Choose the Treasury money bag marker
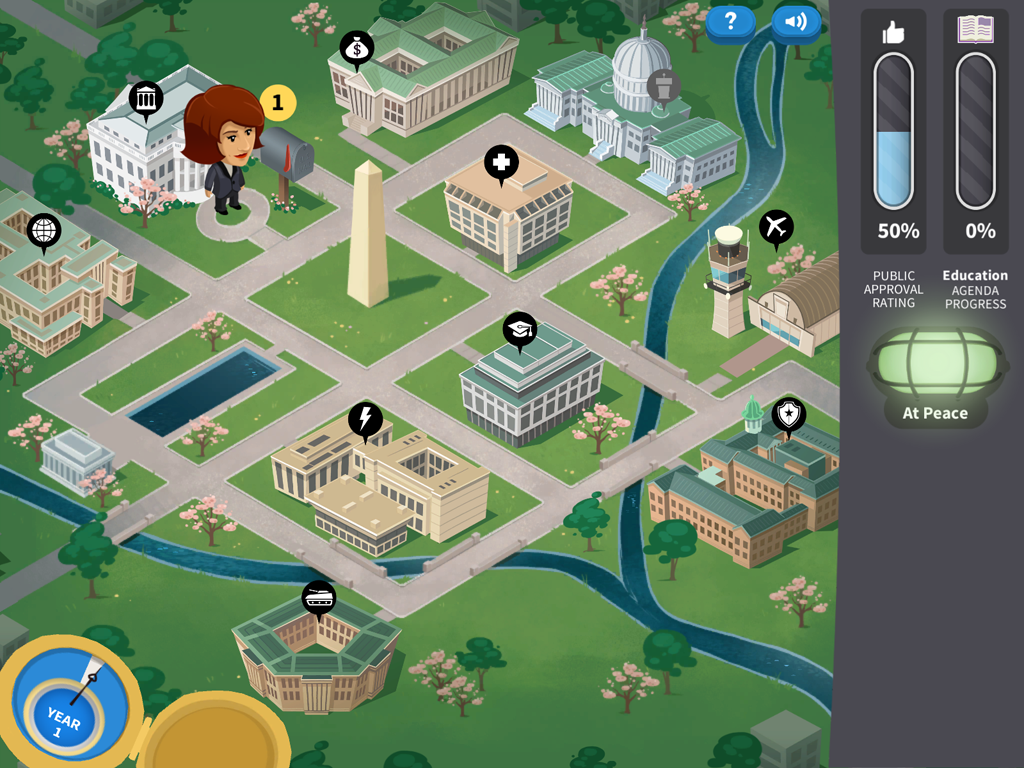This screenshot has width=1024, height=768. pyautogui.click(x=357, y=48)
